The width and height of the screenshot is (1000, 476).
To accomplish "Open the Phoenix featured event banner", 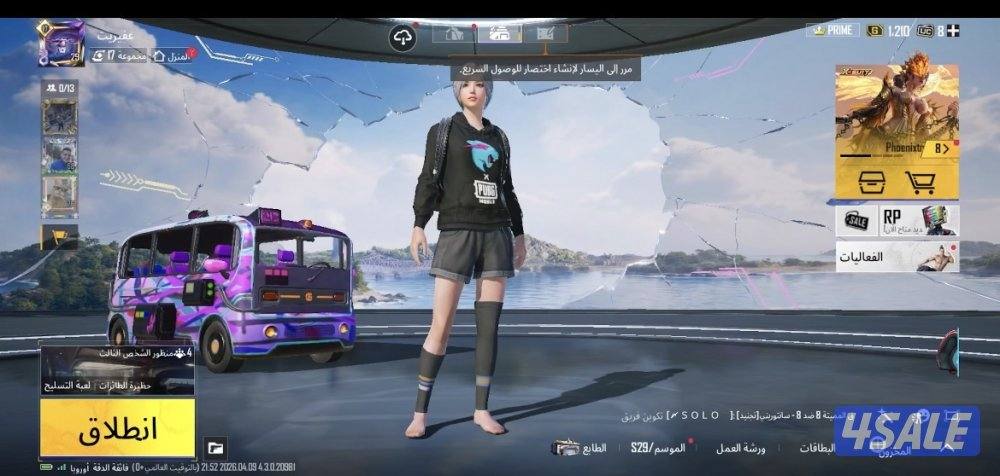I will tap(896, 110).
